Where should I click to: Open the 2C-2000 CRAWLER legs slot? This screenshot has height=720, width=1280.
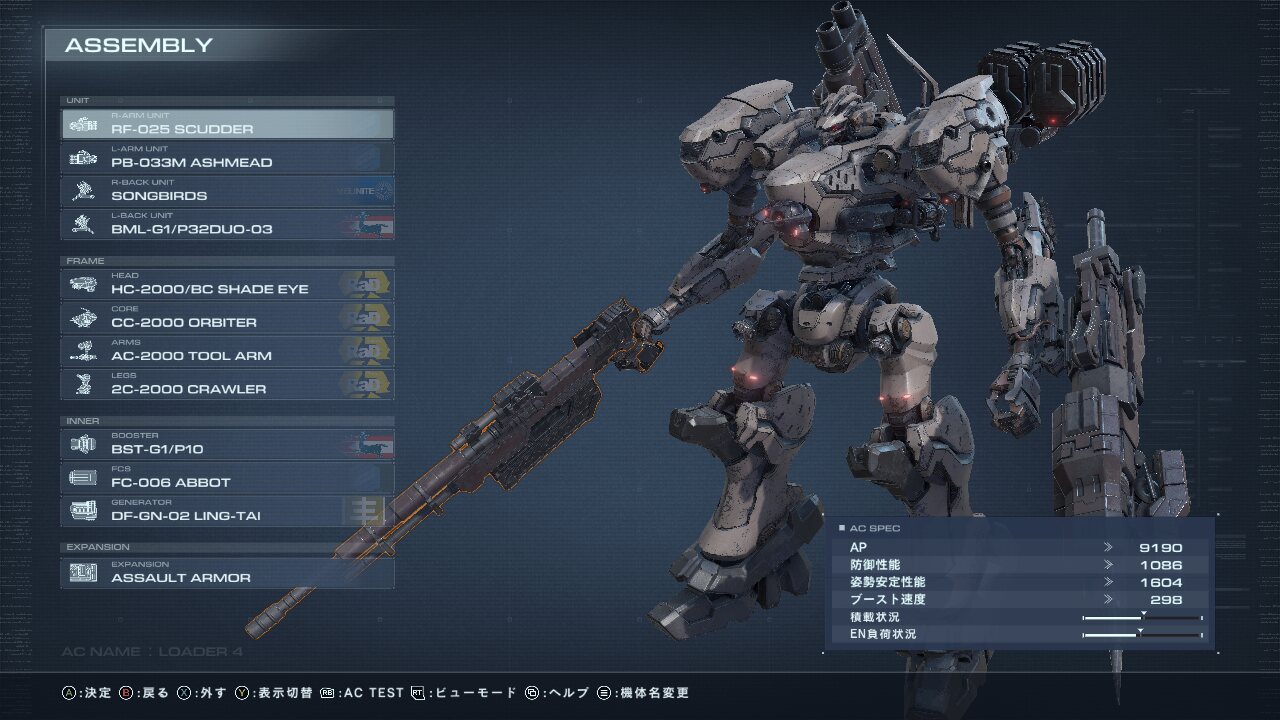pyautogui.click(x=227, y=384)
